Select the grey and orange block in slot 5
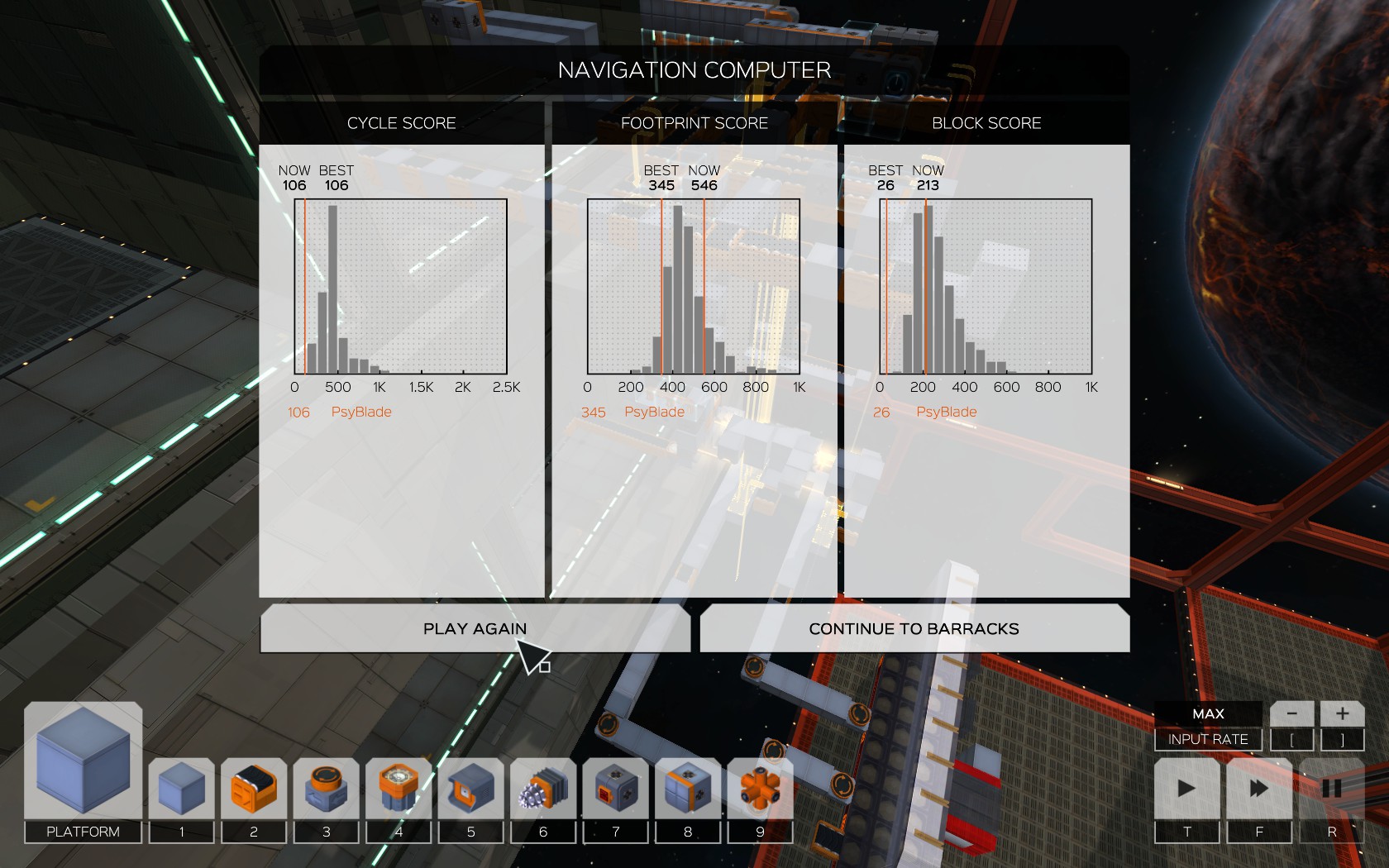The width and height of the screenshot is (1389, 868). coord(470,789)
